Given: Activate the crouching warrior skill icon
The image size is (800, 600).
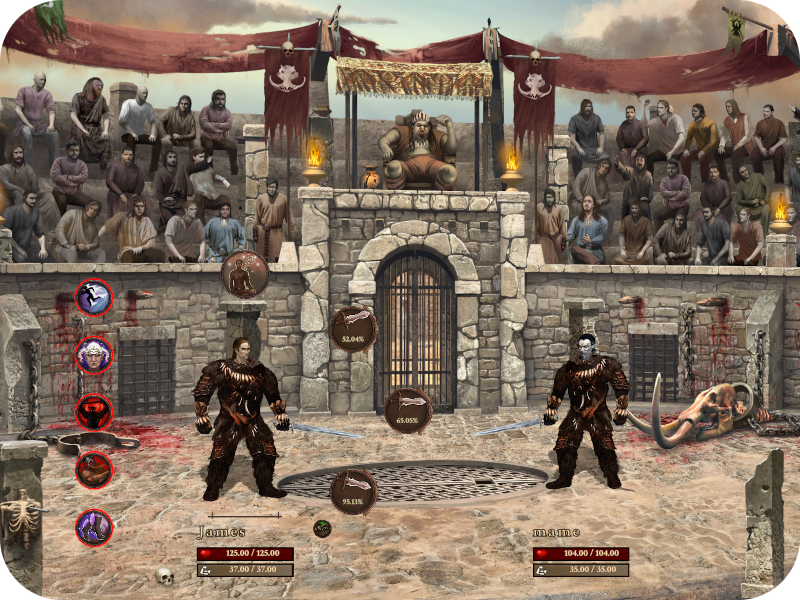Looking at the screenshot, I should click(94, 469).
